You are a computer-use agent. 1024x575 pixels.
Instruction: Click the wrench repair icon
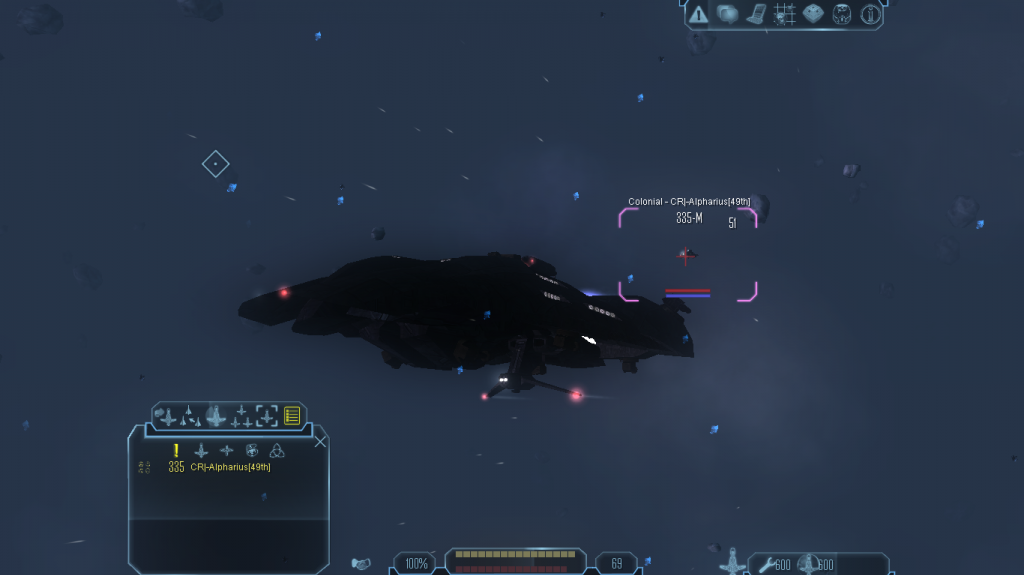click(x=765, y=565)
